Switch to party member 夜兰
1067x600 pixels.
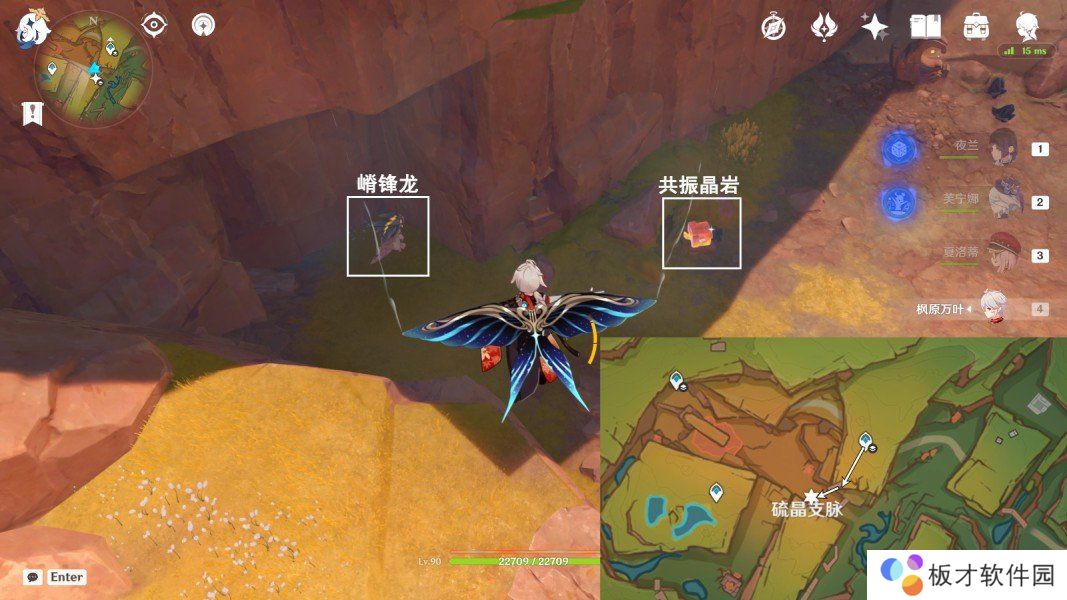point(1001,148)
